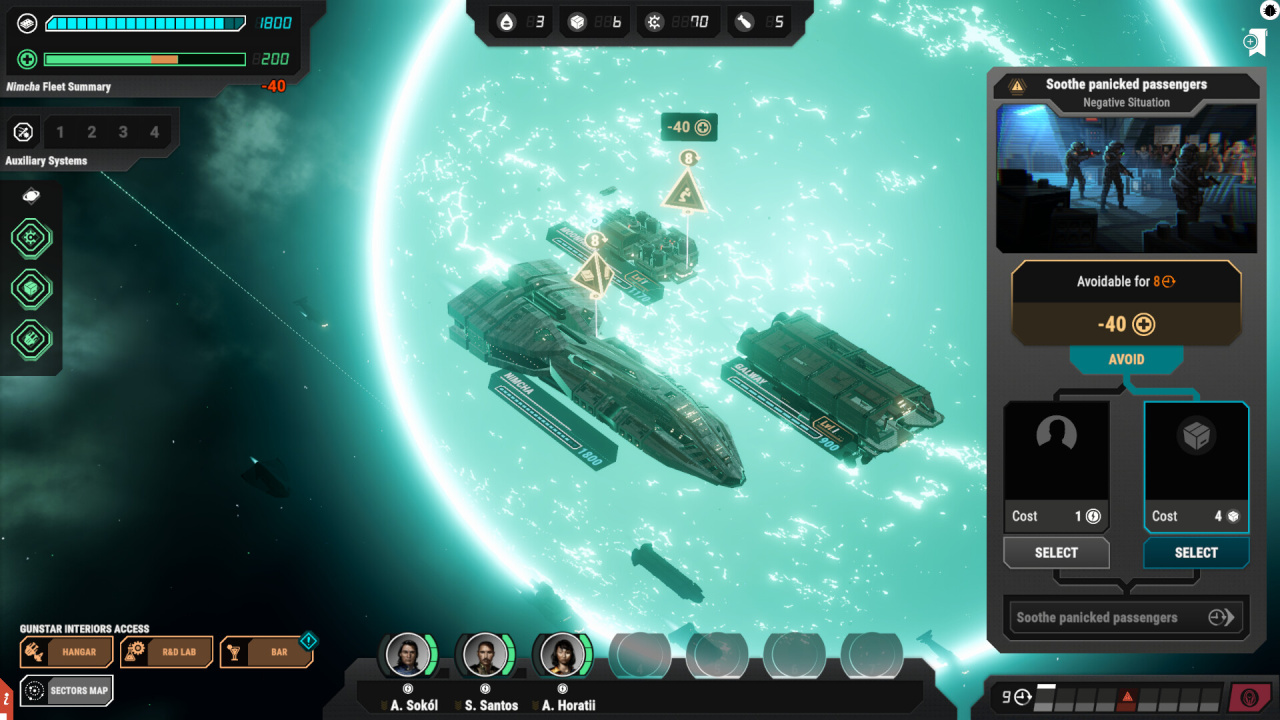Select the officer option costing 1
Image resolution: width=1280 pixels, height=720 pixels.
[x=1056, y=552]
